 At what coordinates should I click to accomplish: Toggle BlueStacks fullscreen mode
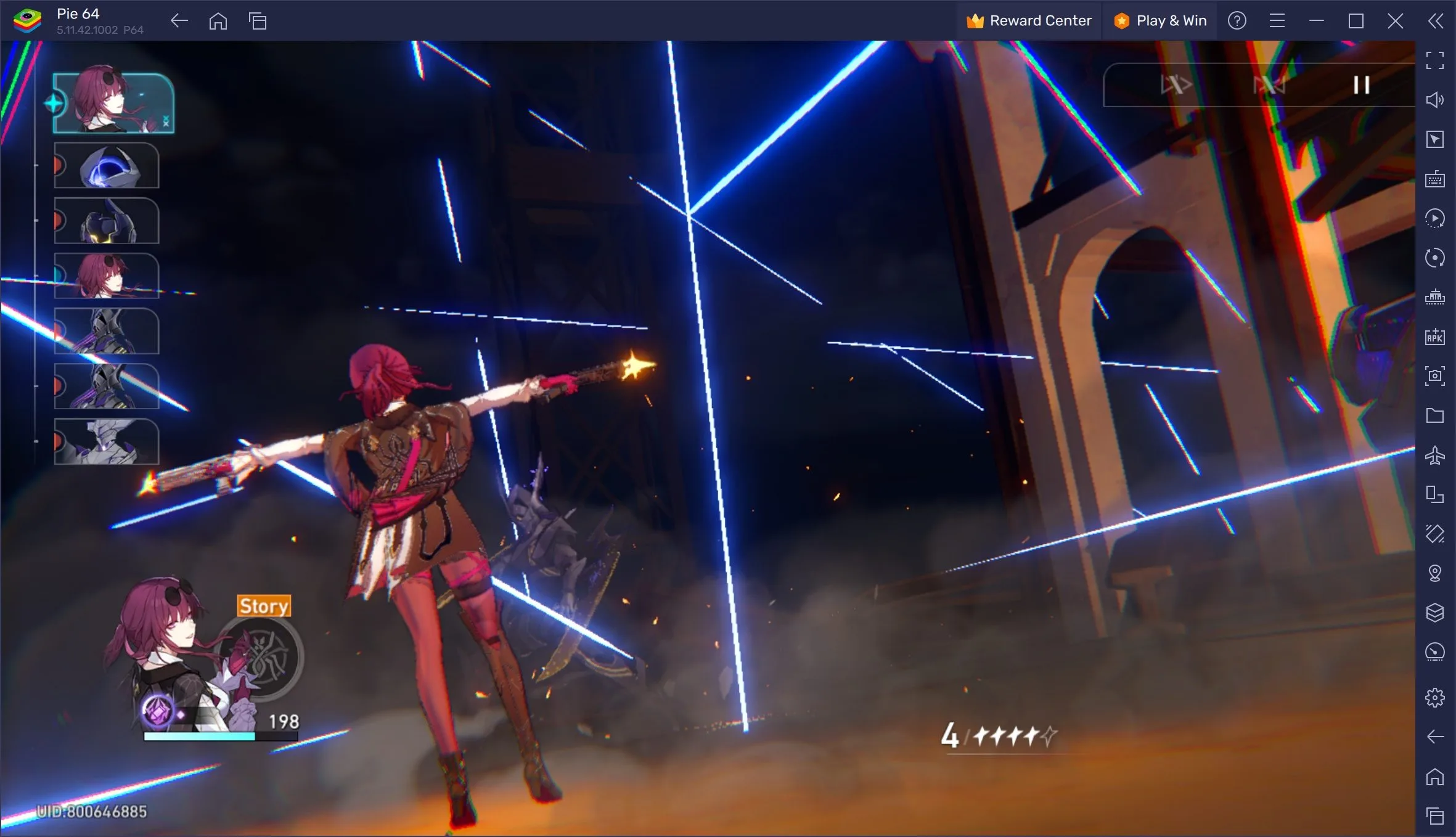(1434, 60)
